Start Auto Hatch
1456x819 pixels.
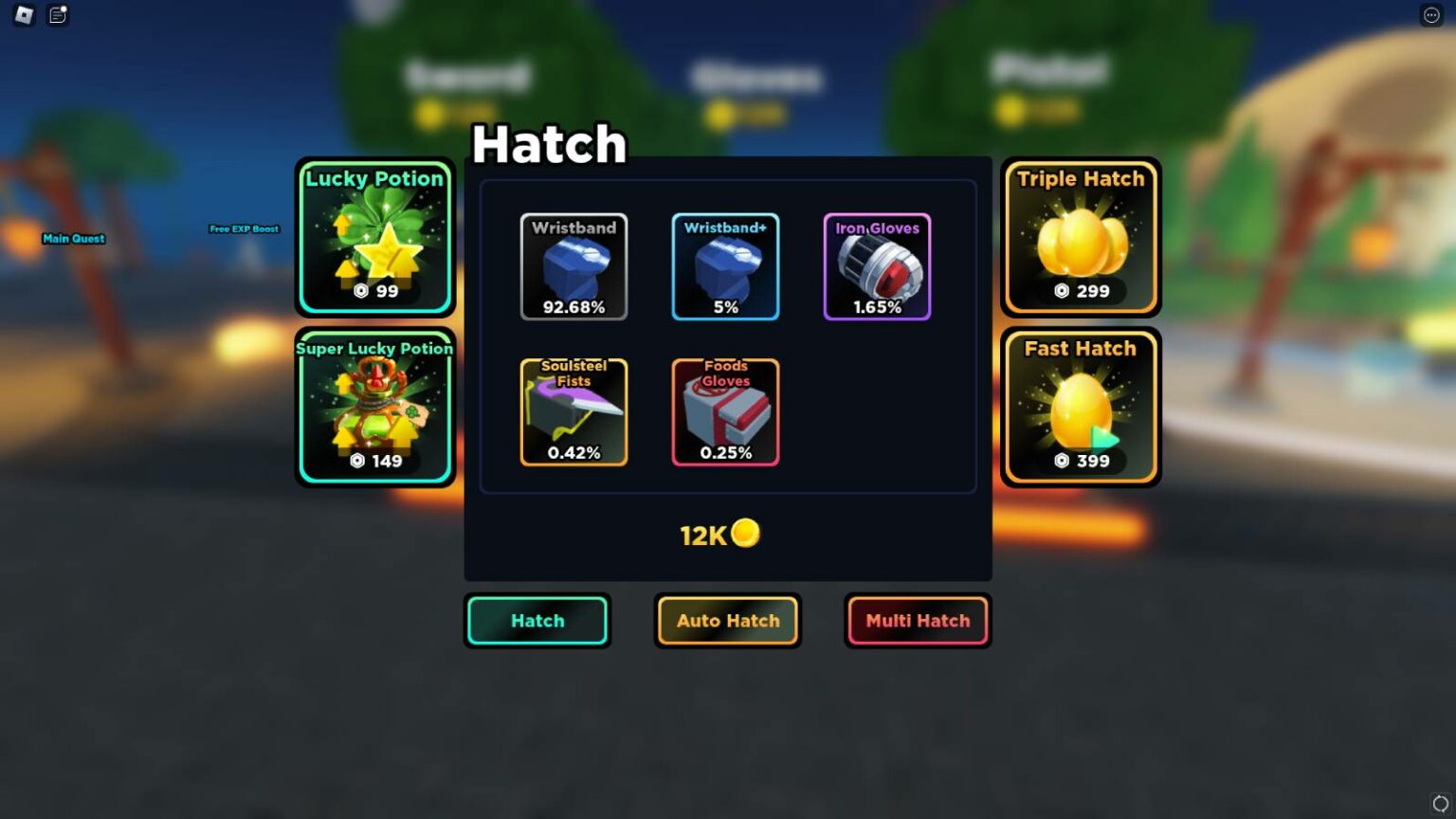pos(728,621)
